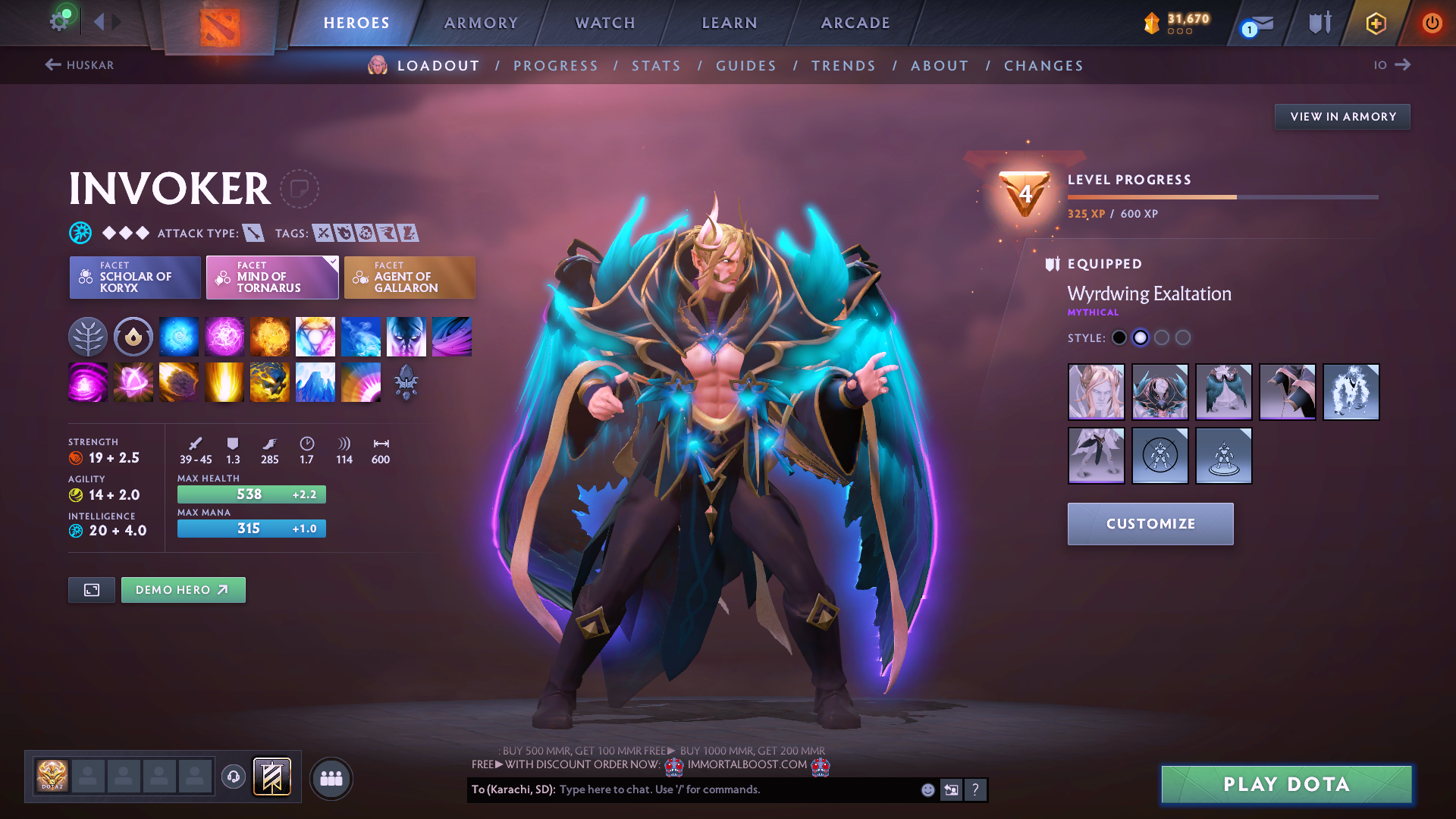Go back to previous hero Huskar
The height and width of the screenshot is (819, 1456).
(x=80, y=65)
